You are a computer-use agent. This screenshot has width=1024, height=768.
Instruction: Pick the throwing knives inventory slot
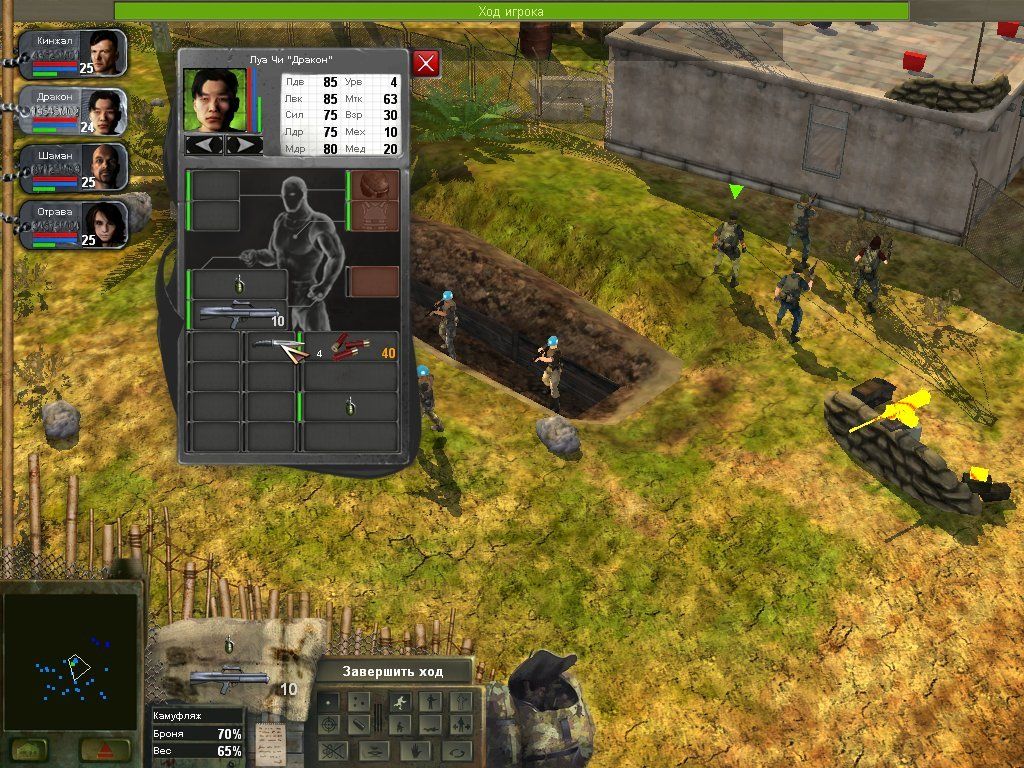(273, 347)
